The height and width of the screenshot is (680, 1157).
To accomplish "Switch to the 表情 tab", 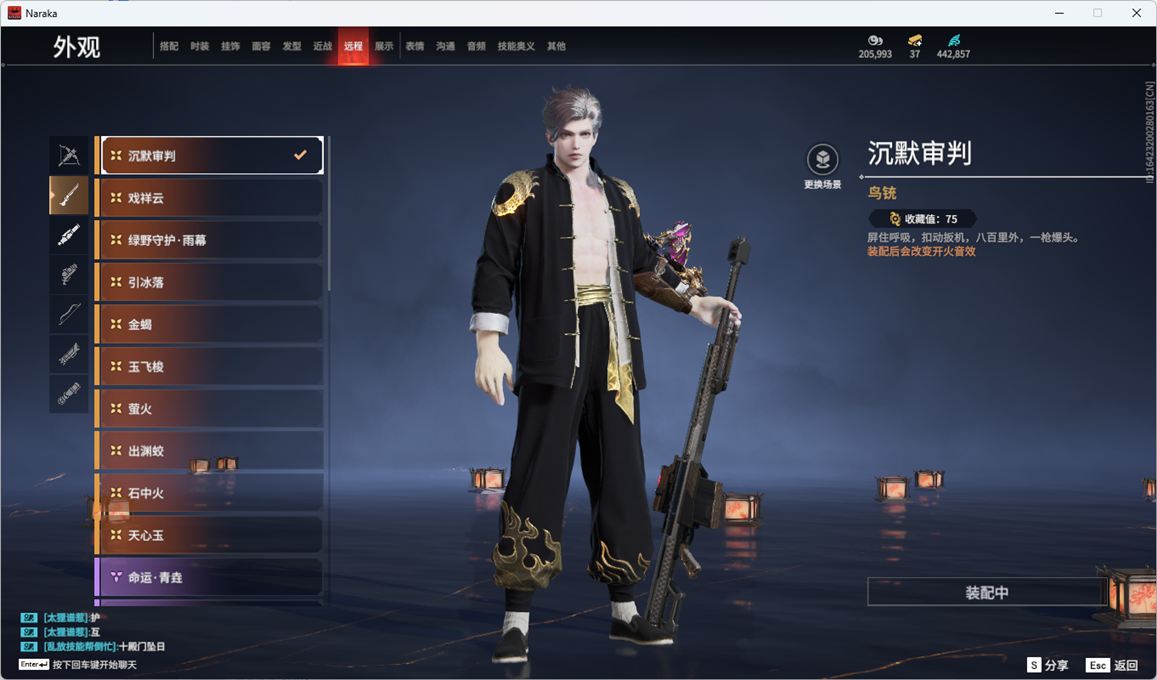I will (x=414, y=46).
